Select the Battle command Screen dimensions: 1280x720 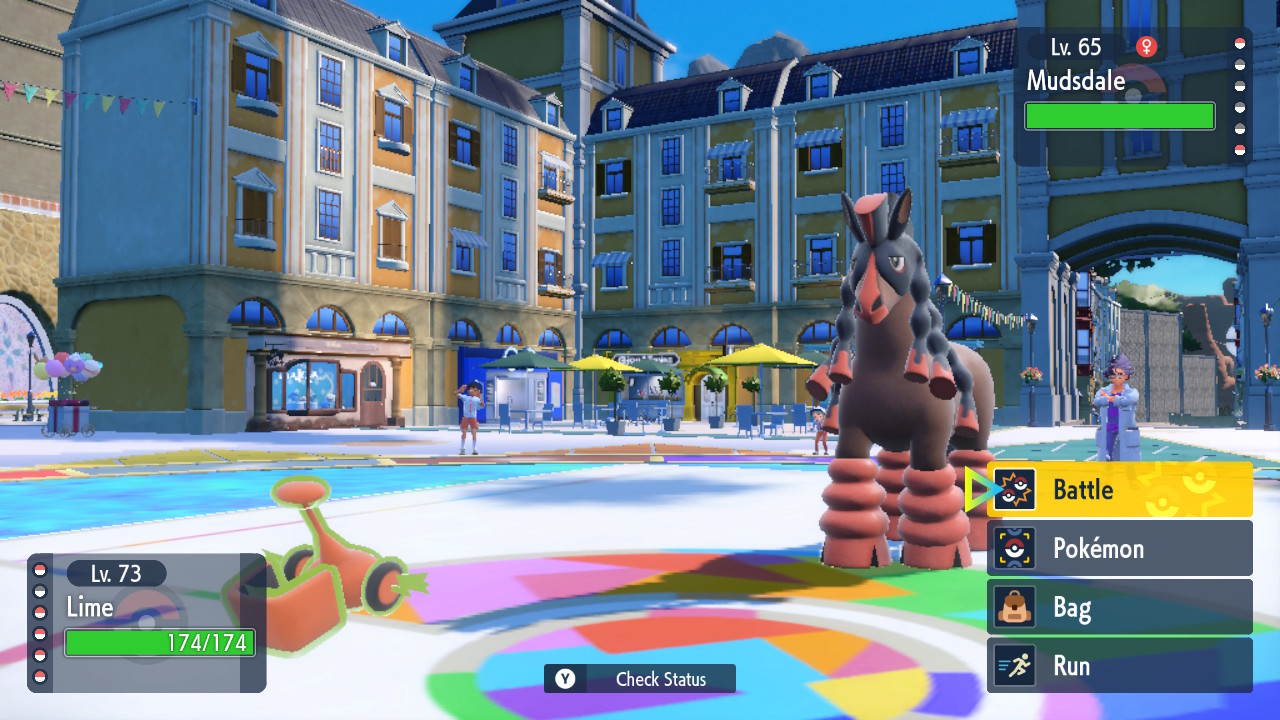(1119, 490)
